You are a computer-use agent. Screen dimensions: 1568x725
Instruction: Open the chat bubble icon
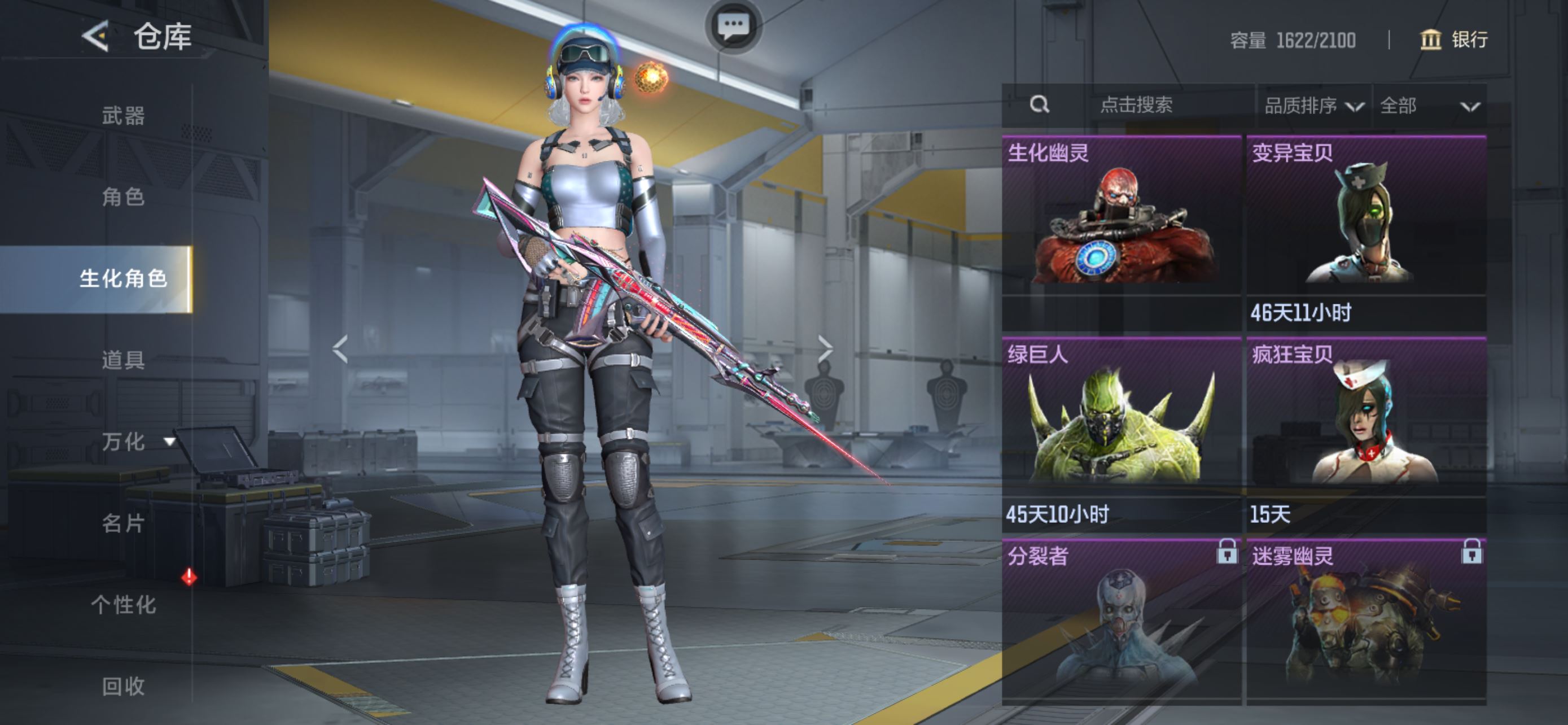(x=733, y=26)
